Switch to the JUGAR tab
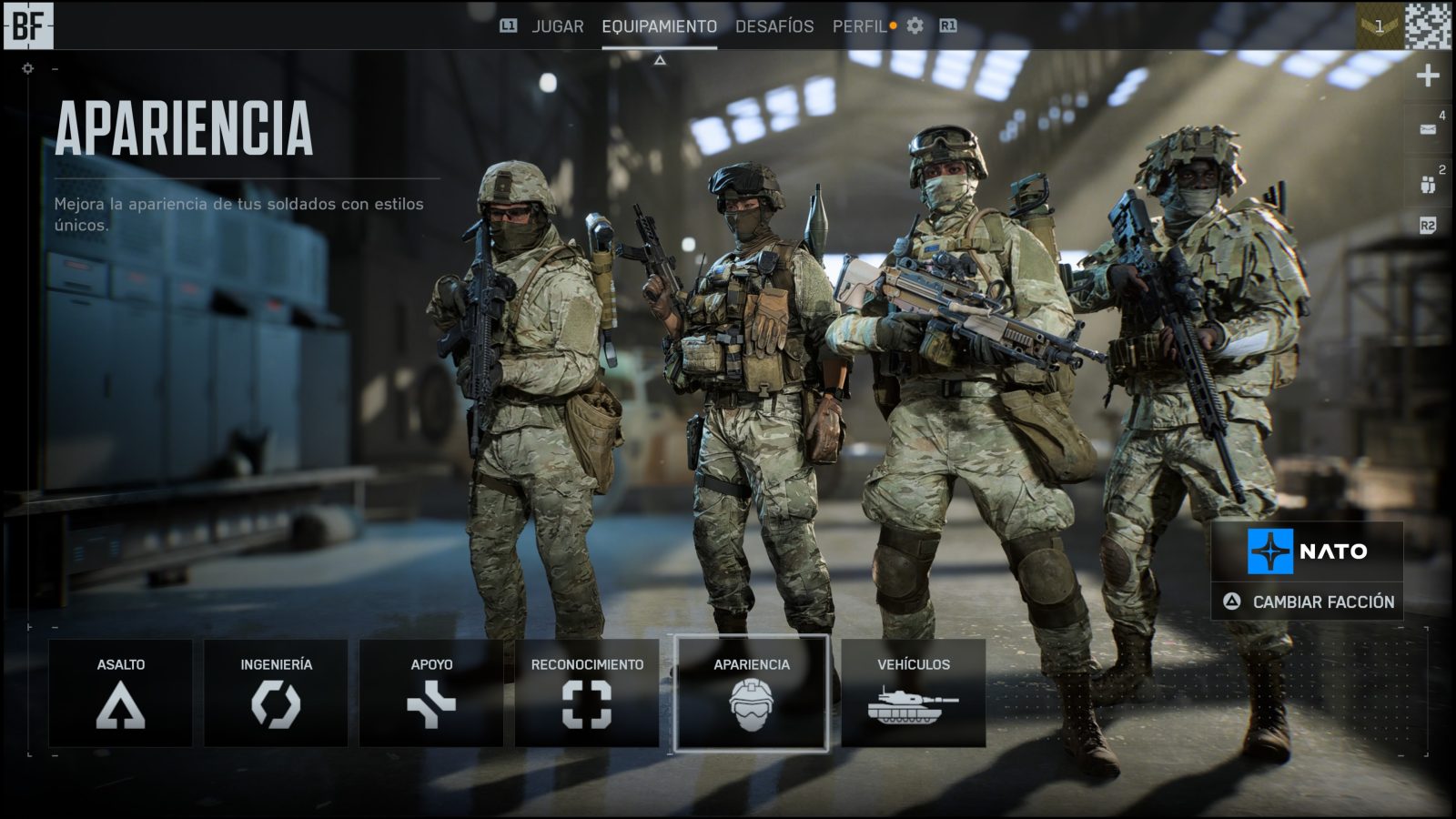 click(557, 26)
